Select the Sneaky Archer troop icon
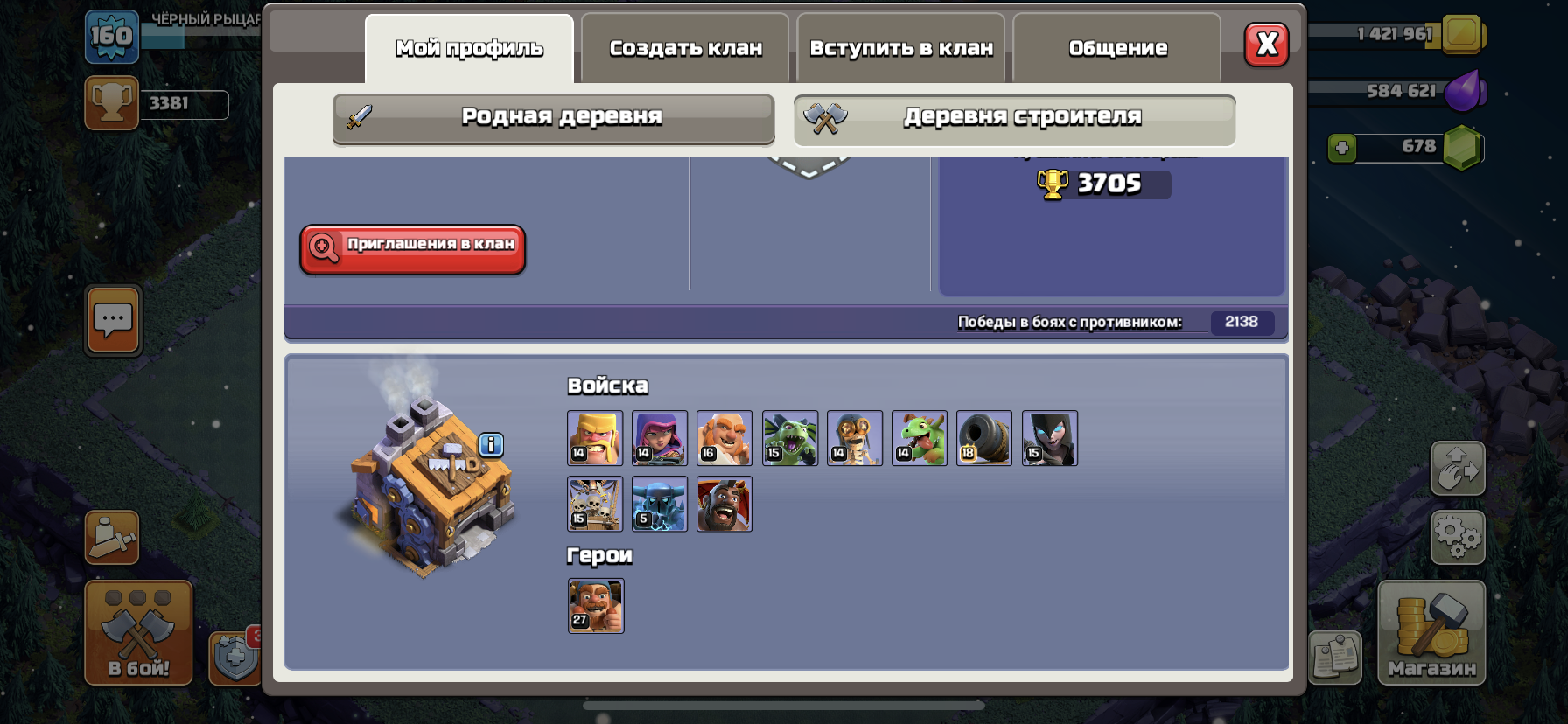The image size is (1568, 724). coord(660,438)
